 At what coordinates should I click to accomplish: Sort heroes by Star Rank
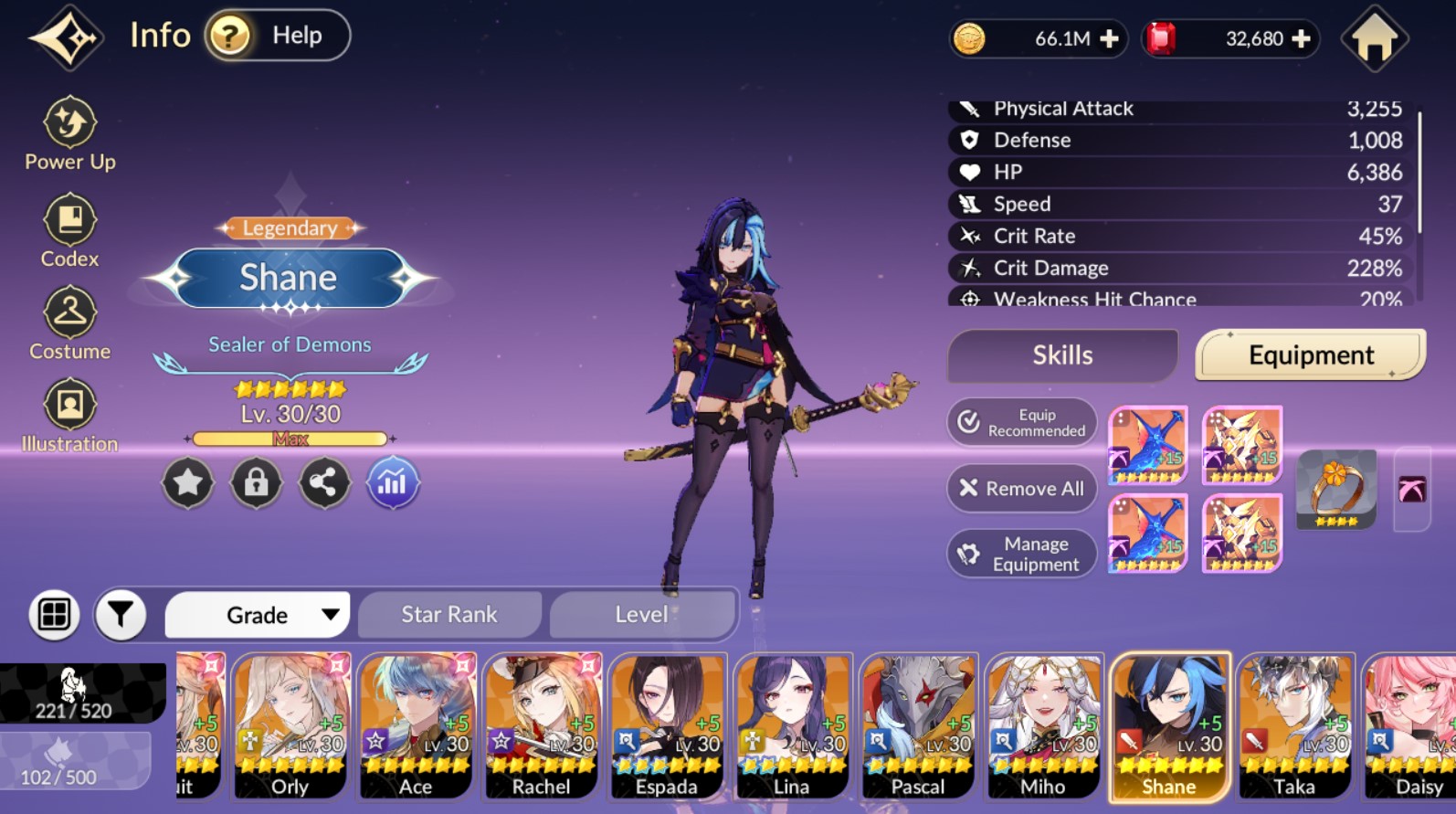(x=449, y=615)
